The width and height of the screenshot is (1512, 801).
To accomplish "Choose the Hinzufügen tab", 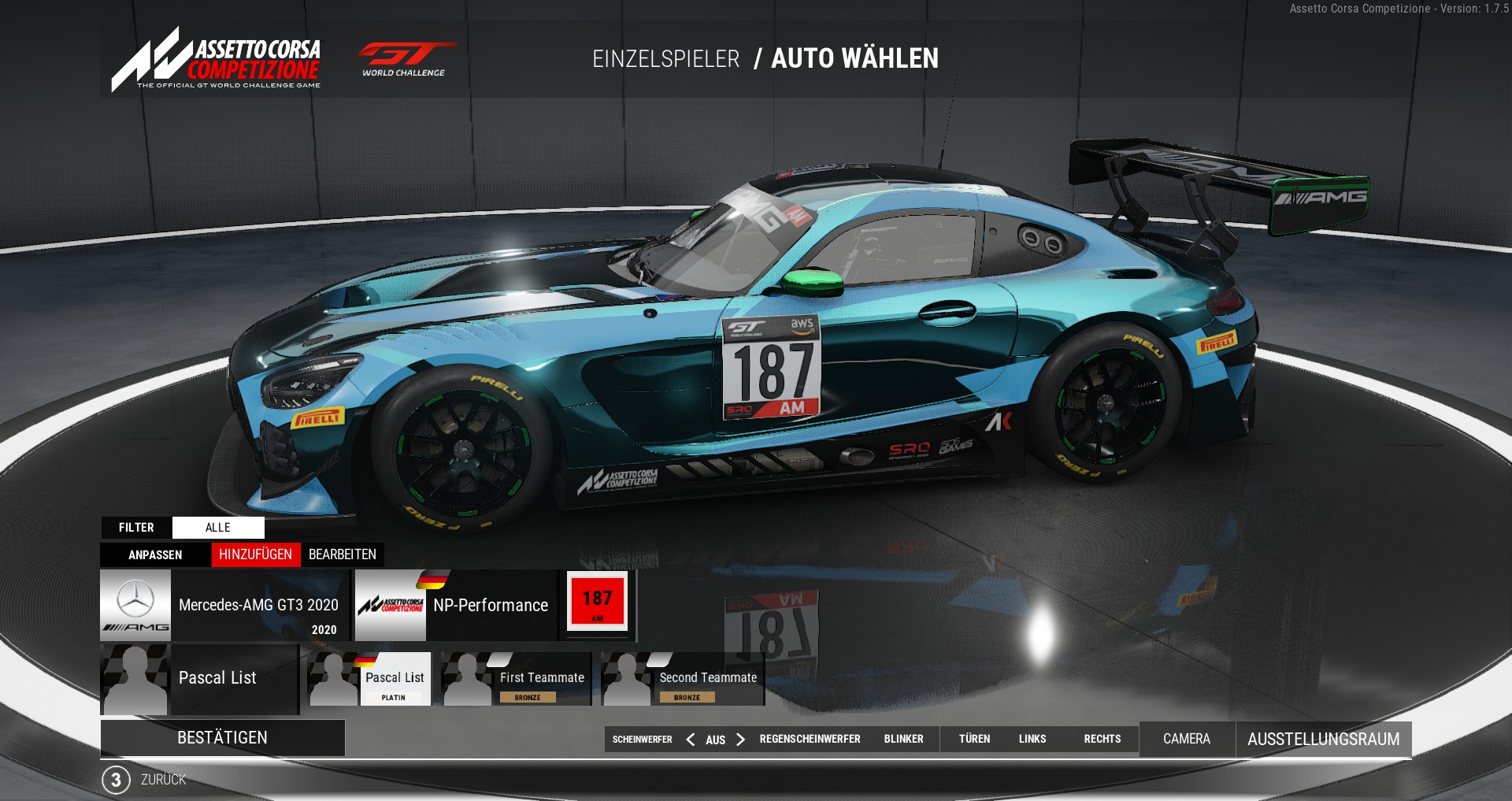I will [x=255, y=555].
